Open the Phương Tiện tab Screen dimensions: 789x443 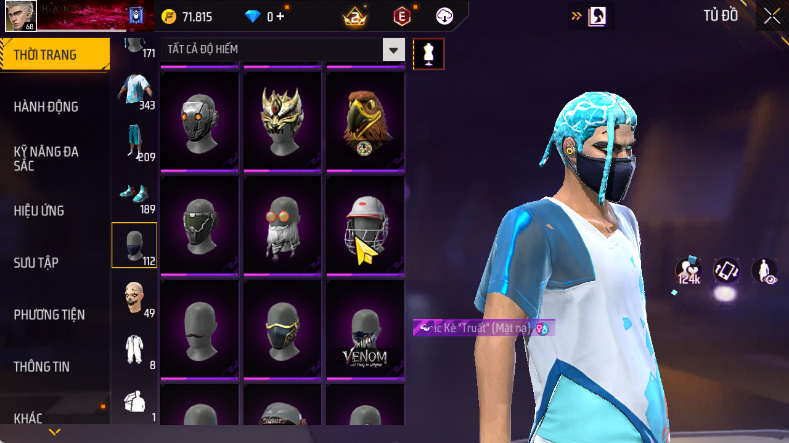(50, 315)
